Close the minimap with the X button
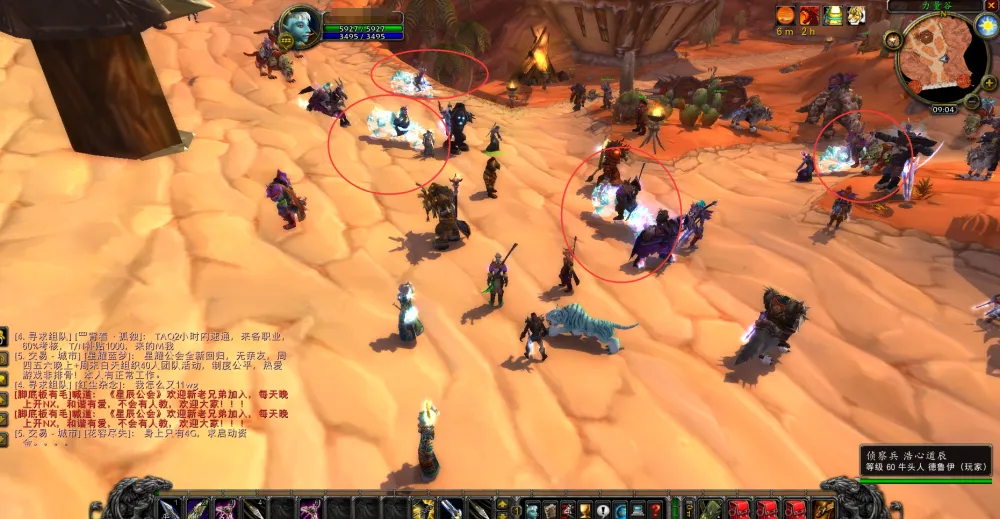 click(992, 5)
